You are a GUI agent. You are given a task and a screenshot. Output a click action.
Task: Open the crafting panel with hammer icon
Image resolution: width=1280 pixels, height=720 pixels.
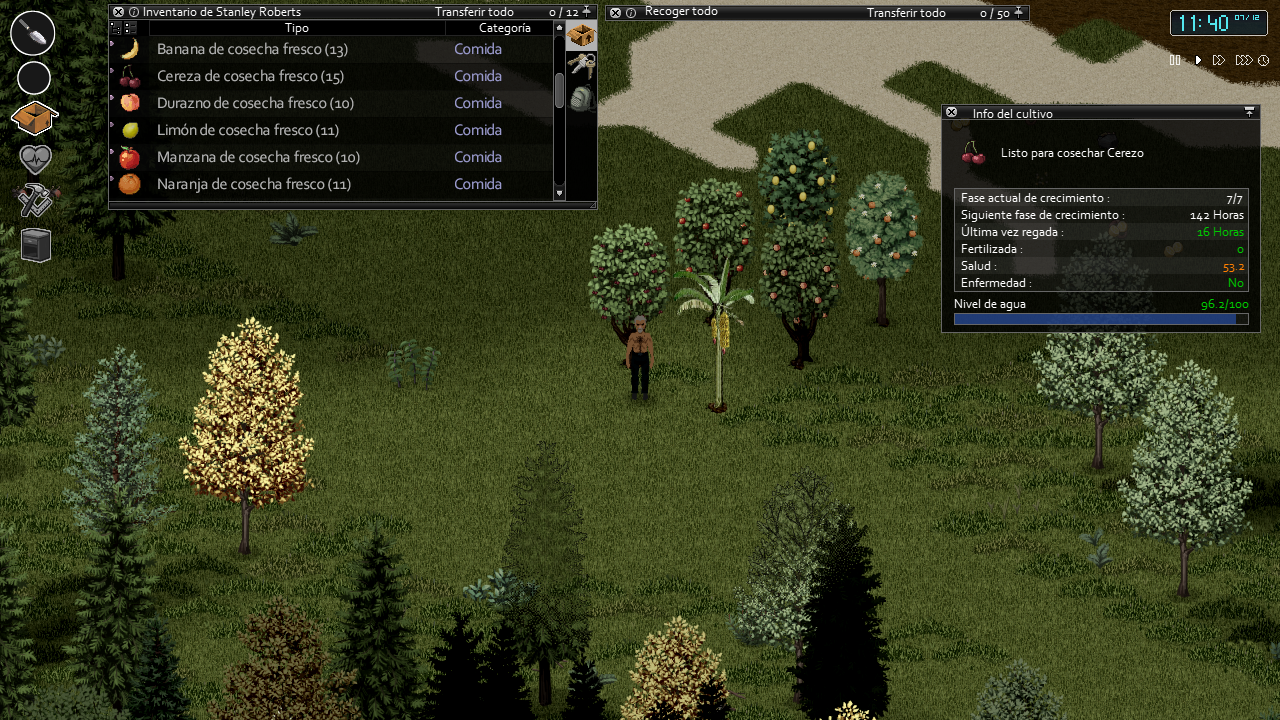[33, 199]
